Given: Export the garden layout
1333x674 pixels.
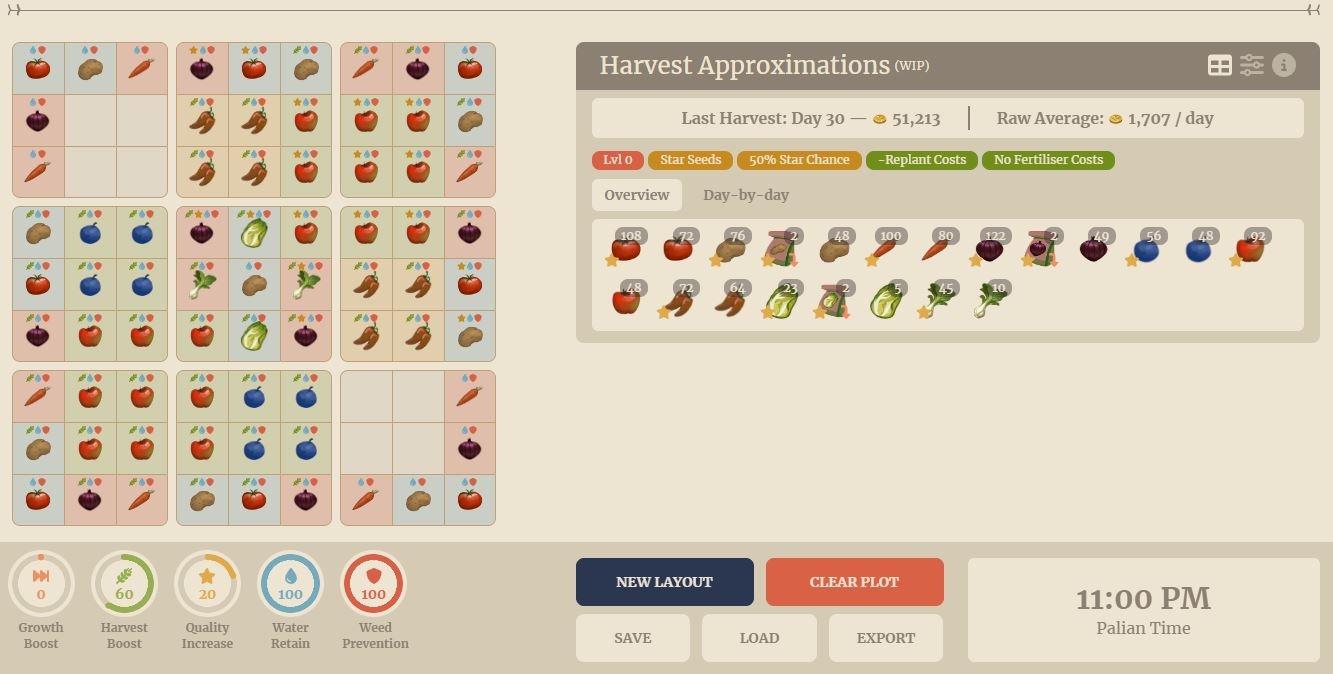Looking at the screenshot, I should [x=885, y=638].
